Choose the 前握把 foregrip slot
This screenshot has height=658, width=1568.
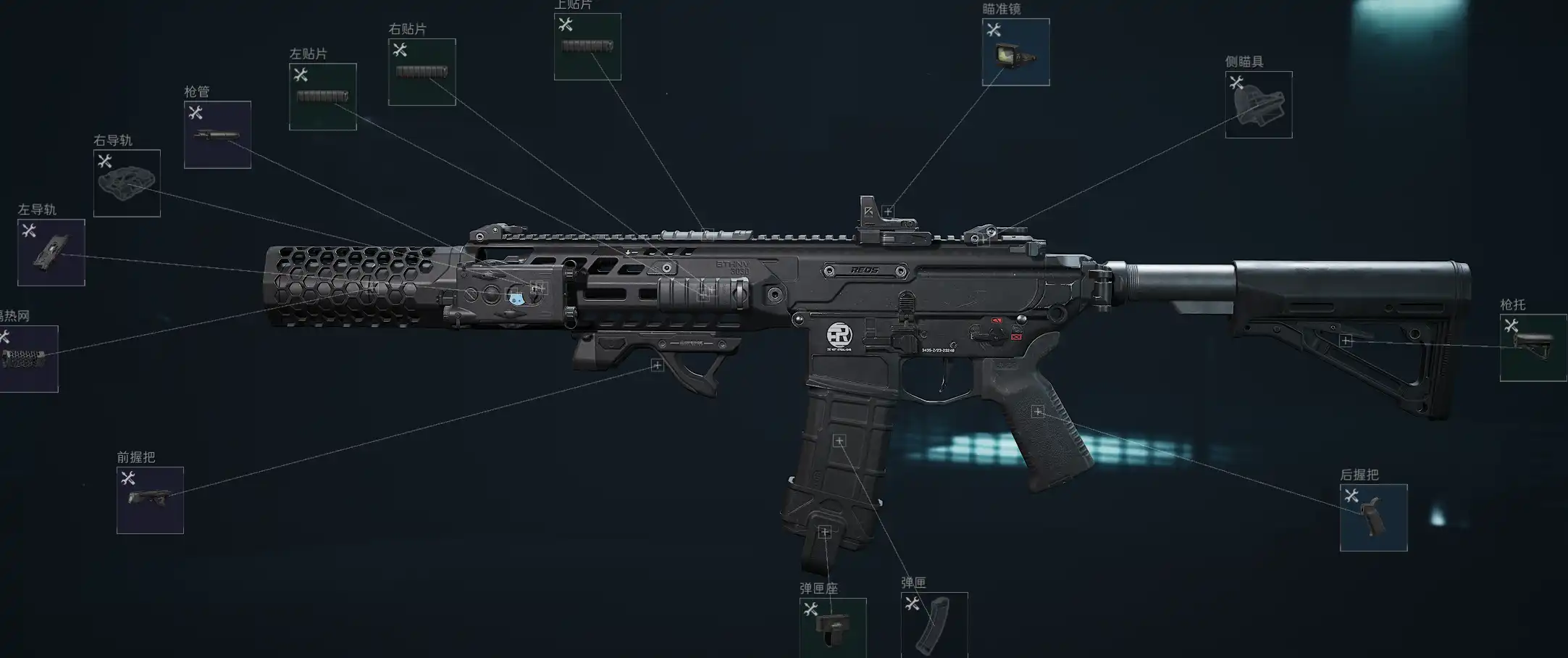pyautogui.click(x=150, y=500)
